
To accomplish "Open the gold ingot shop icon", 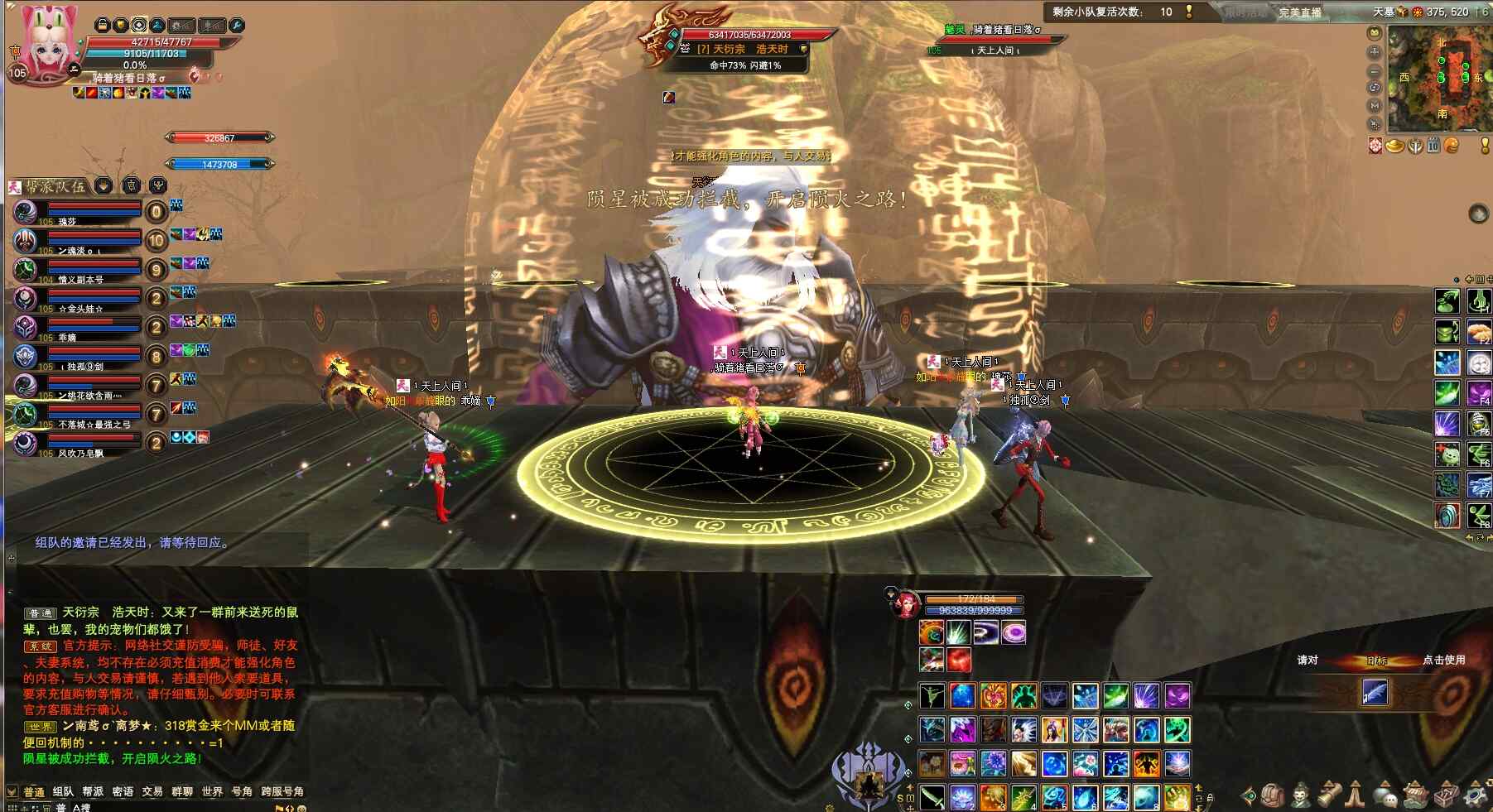I will (1395, 147).
